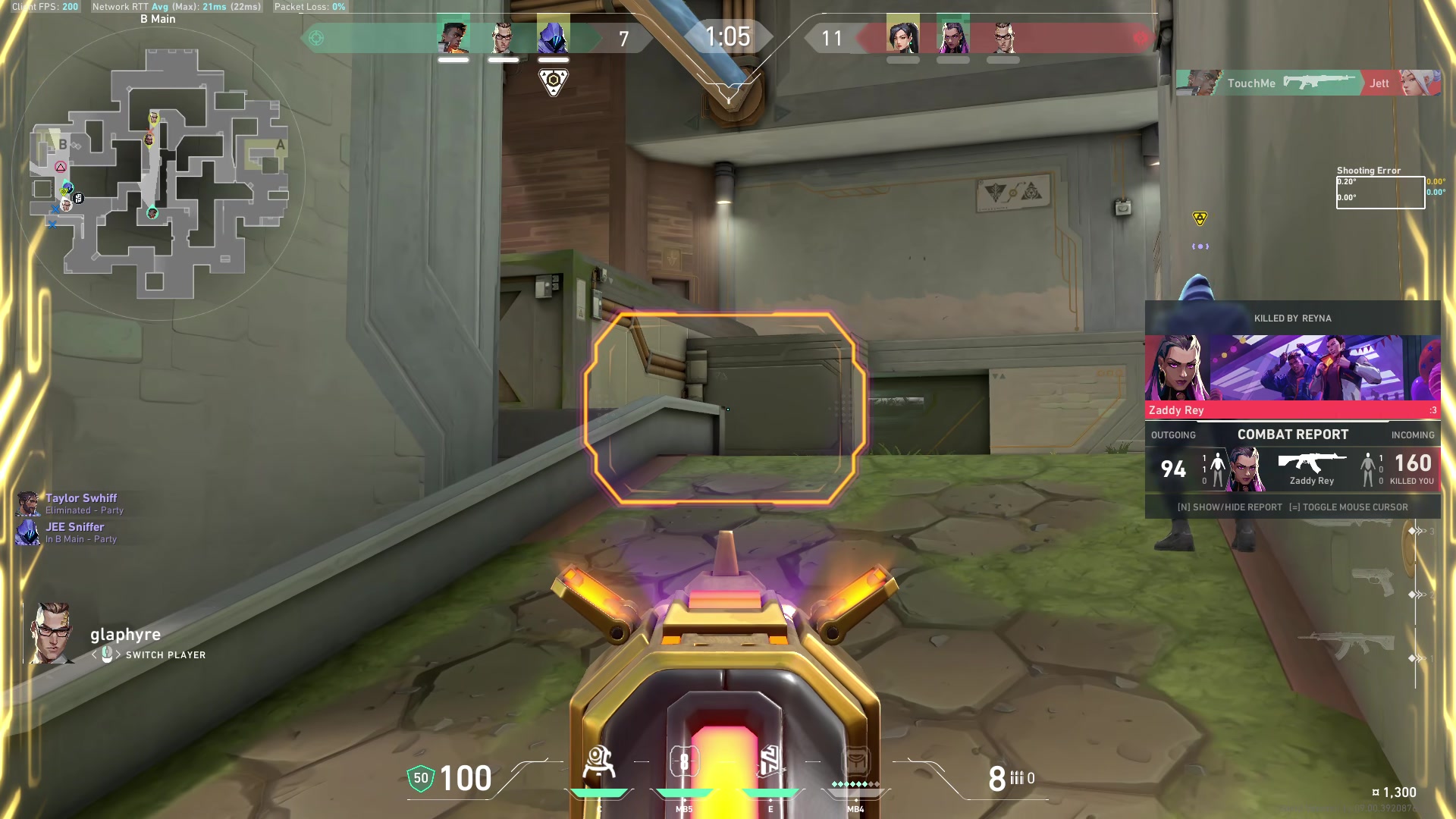Click glaphyre's spectated player portrait

tap(52, 633)
